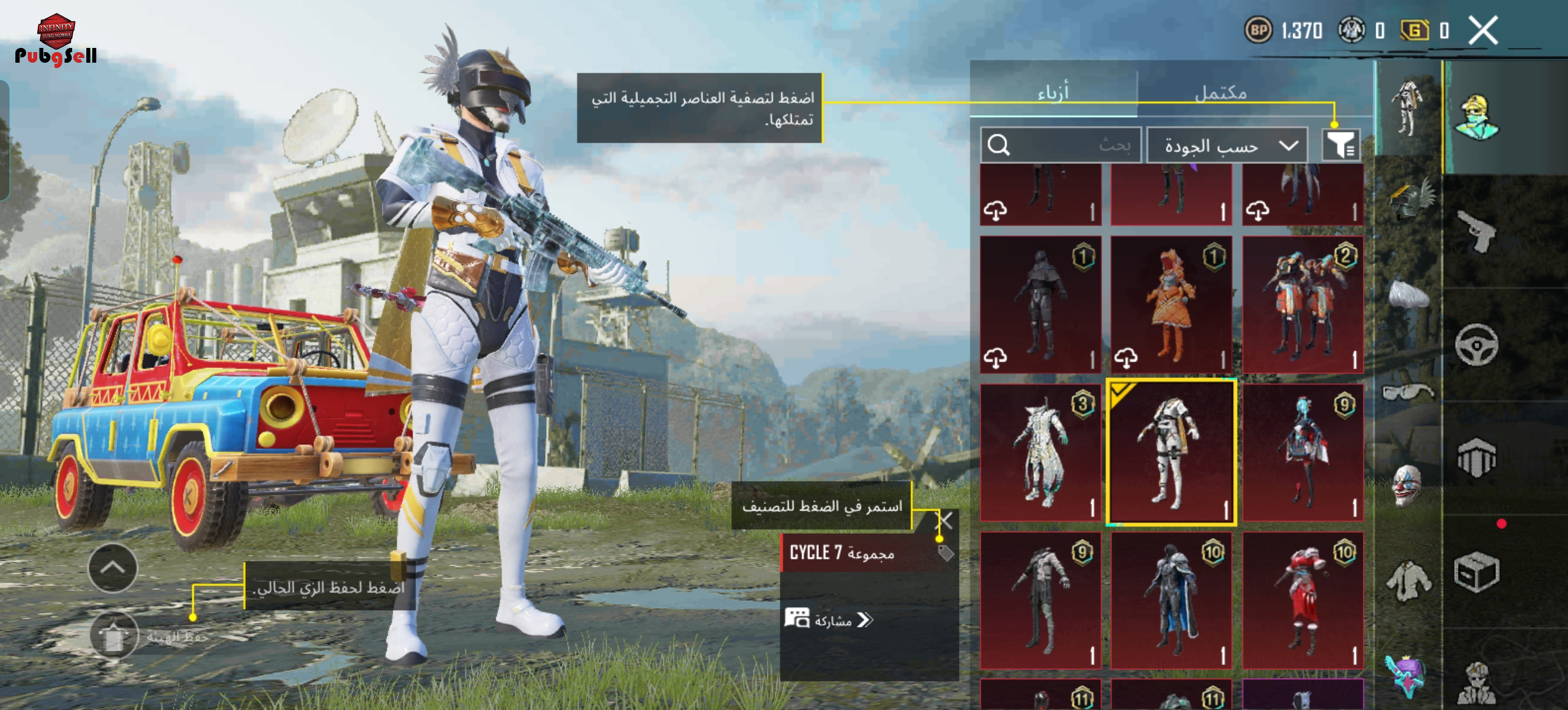Open the pistol weapon skins category
The height and width of the screenshot is (710, 1568).
(1478, 231)
